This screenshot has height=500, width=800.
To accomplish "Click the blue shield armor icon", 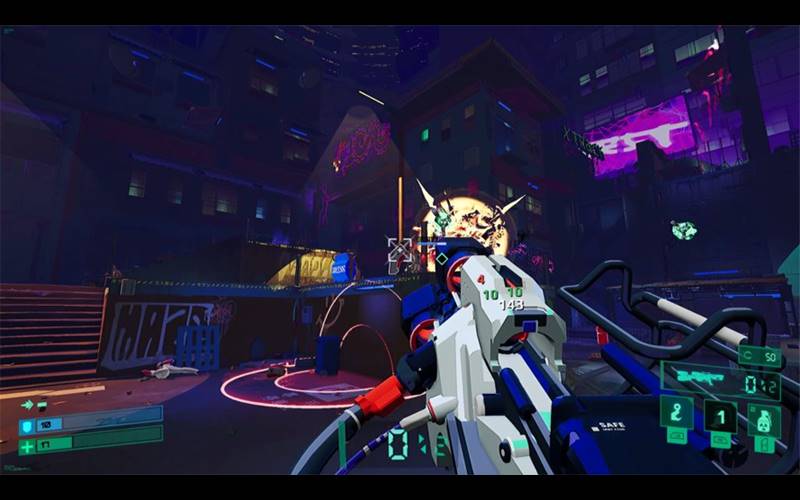I will click(26, 425).
